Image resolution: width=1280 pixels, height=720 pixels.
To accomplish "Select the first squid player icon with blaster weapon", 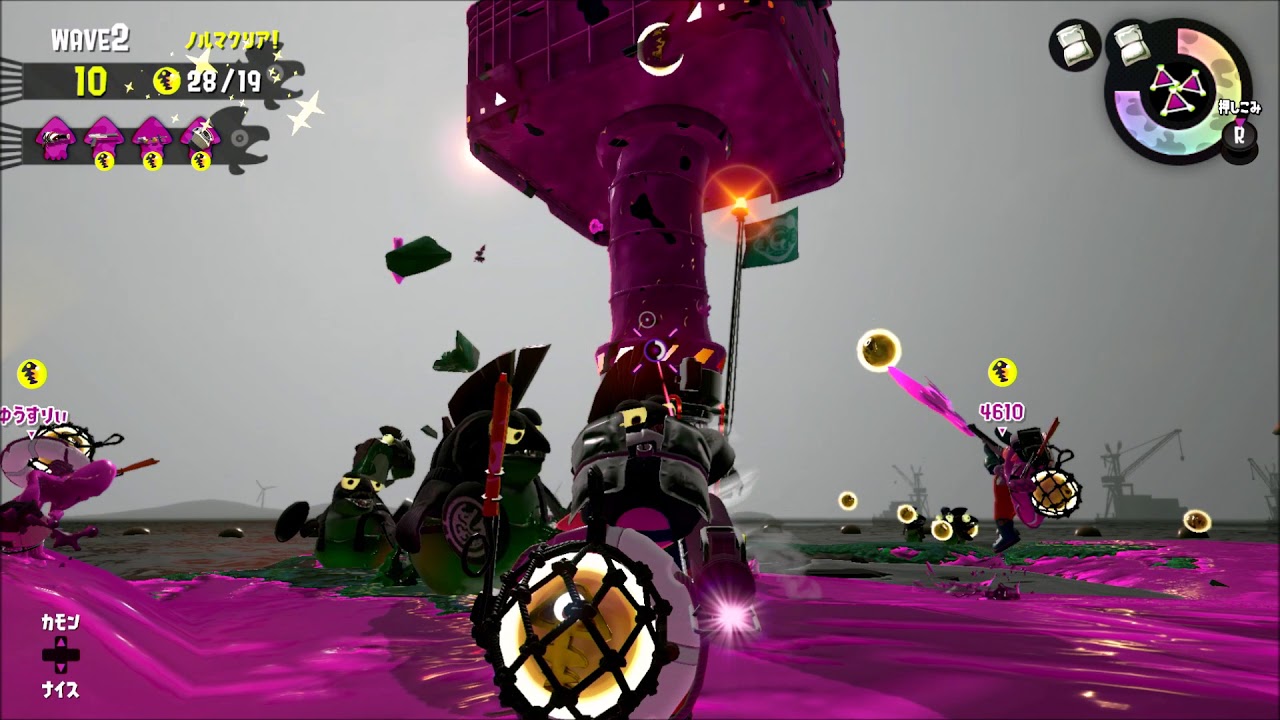I will click(x=54, y=136).
